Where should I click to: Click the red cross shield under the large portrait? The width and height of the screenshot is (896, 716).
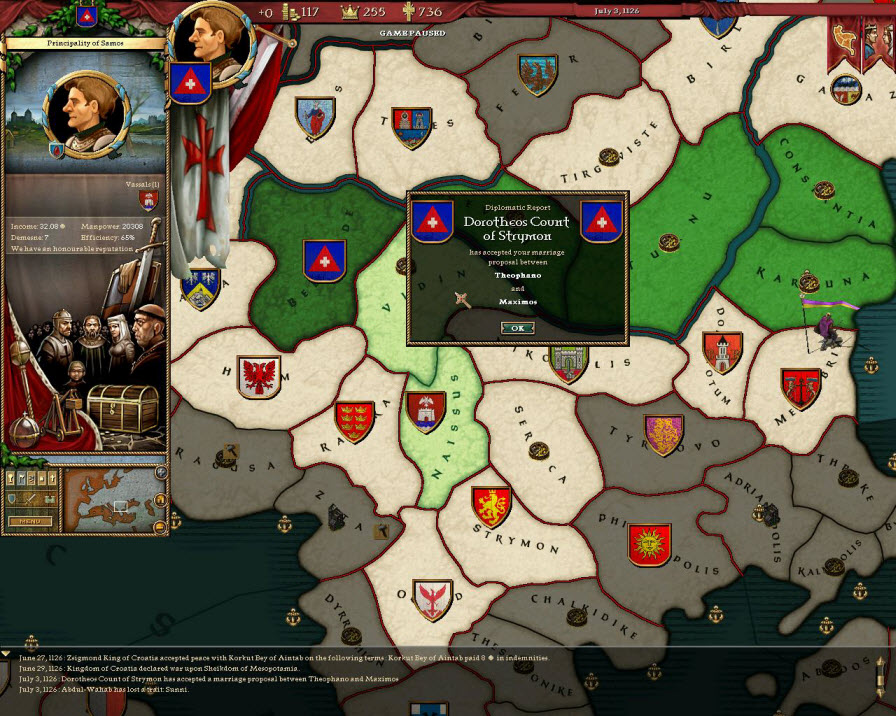tap(189, 84)
